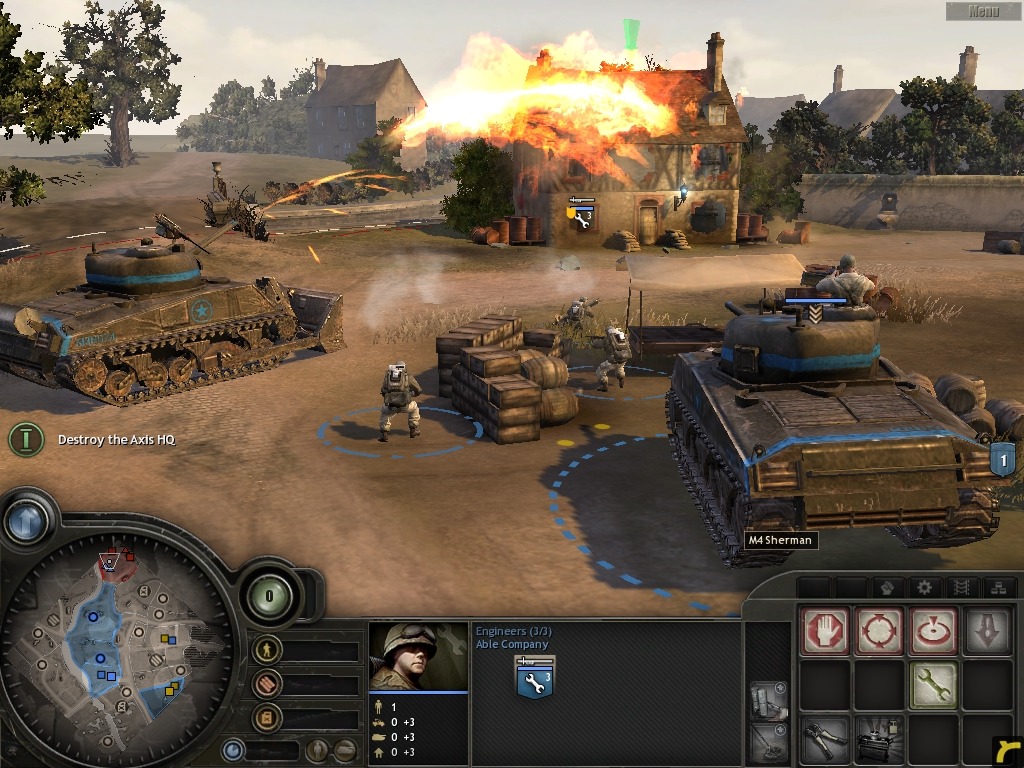Screen dimensions: 1024x768
Task: Select the demolition detonator ability
Action: [x=879, y=740]
